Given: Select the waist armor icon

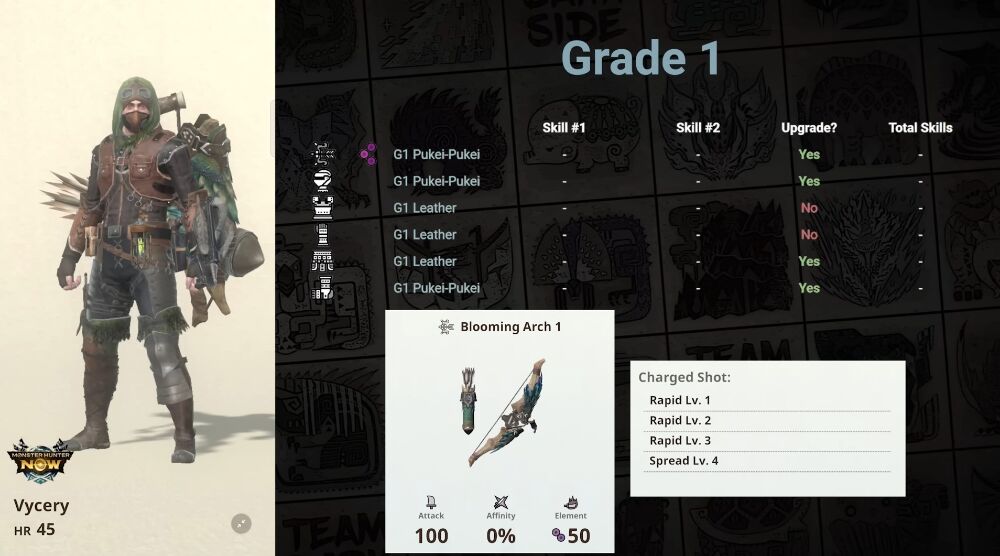Looking at the screenshot, I should (324, 262).
